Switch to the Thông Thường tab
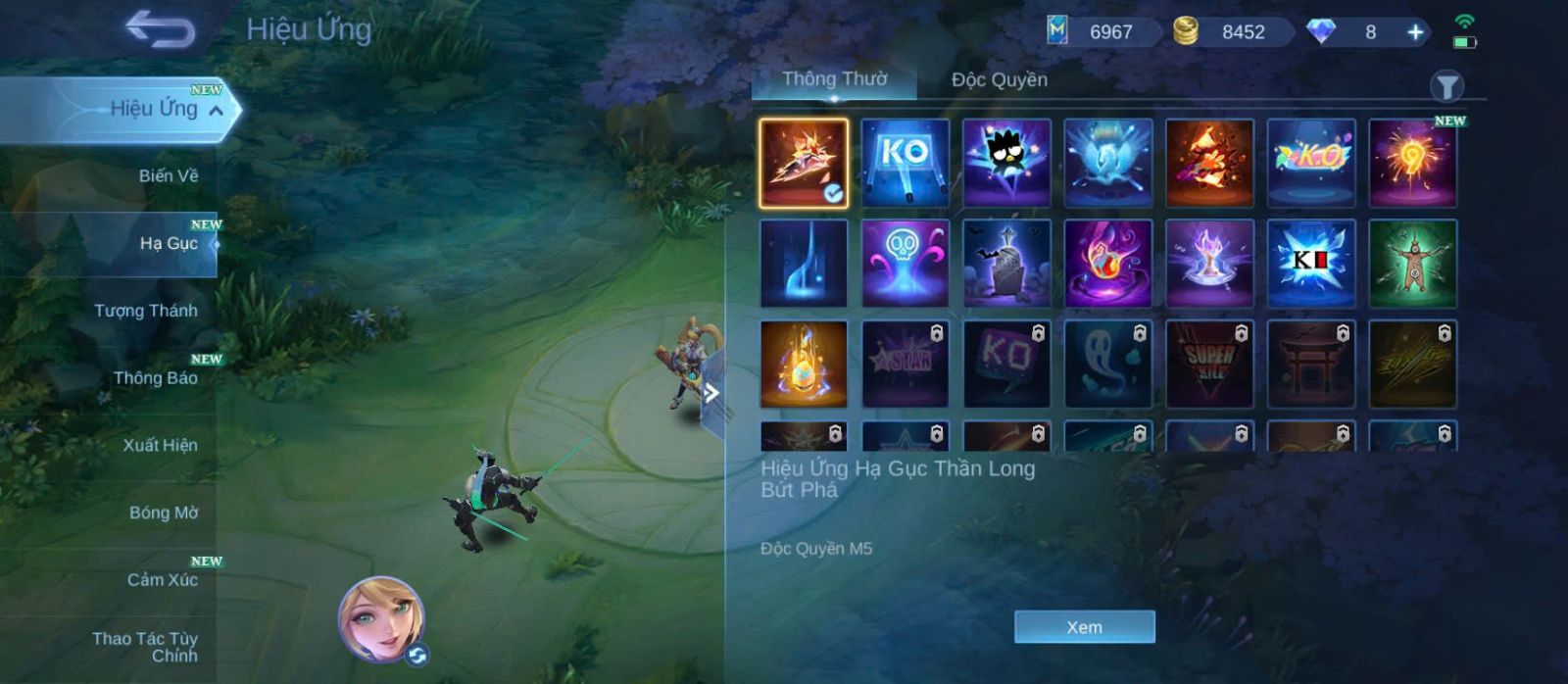 834,79
